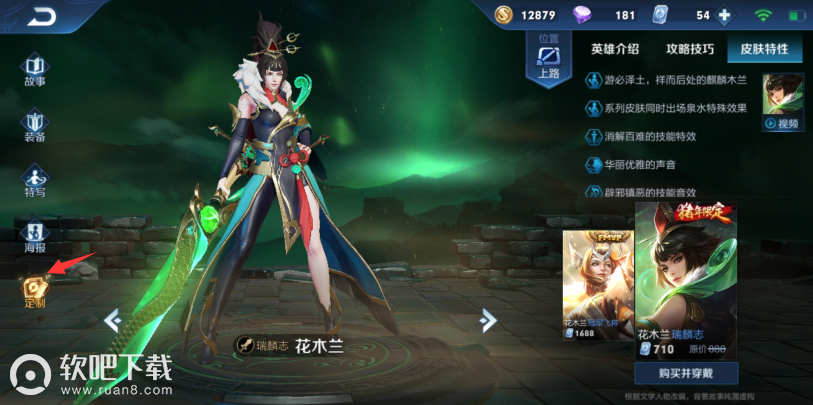Switch to the 攻略技巧 tab
Screen dimensions: 813x405
[x=690, y=49]
